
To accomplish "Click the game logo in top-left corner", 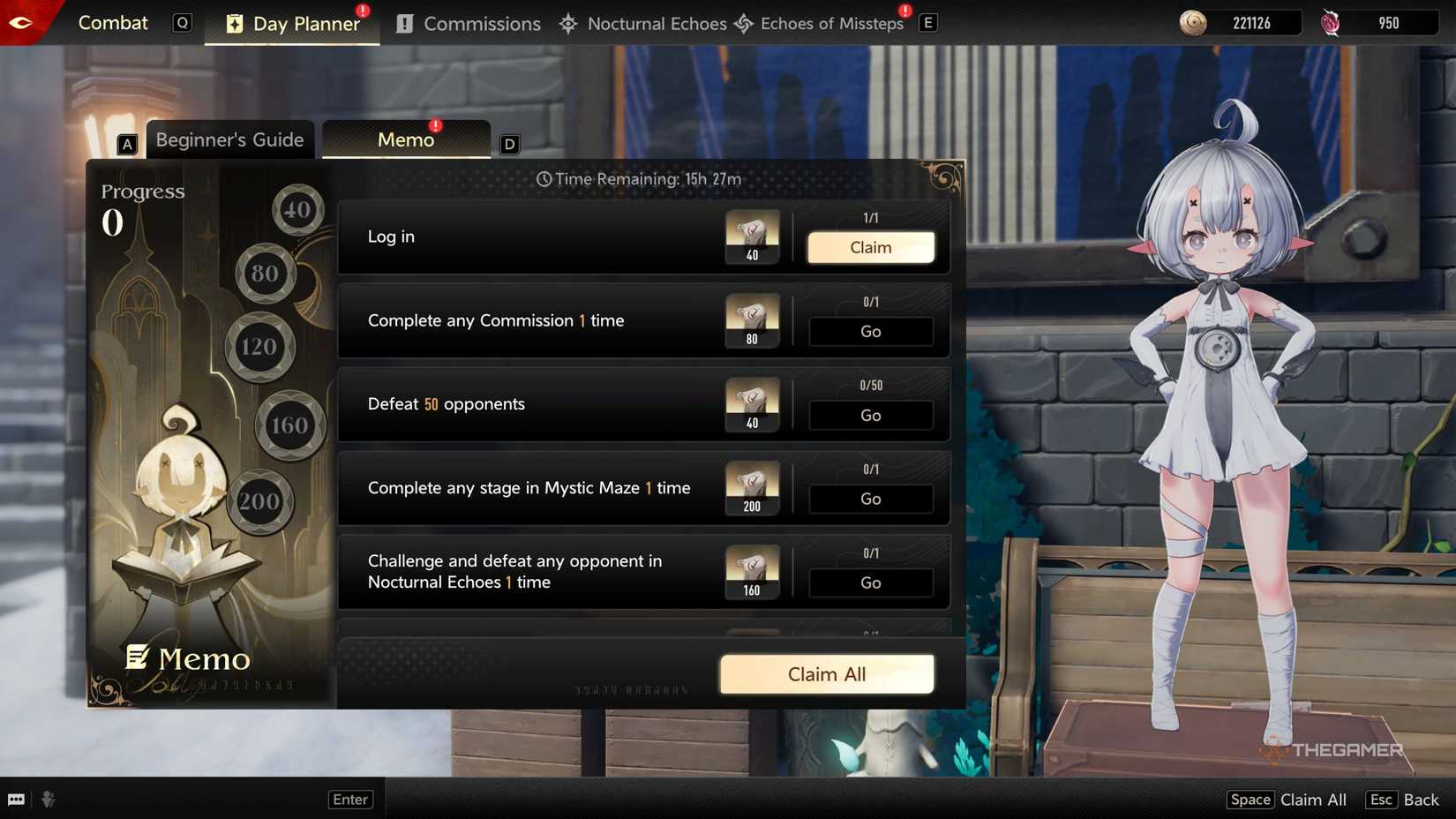I will coord(22,21).
